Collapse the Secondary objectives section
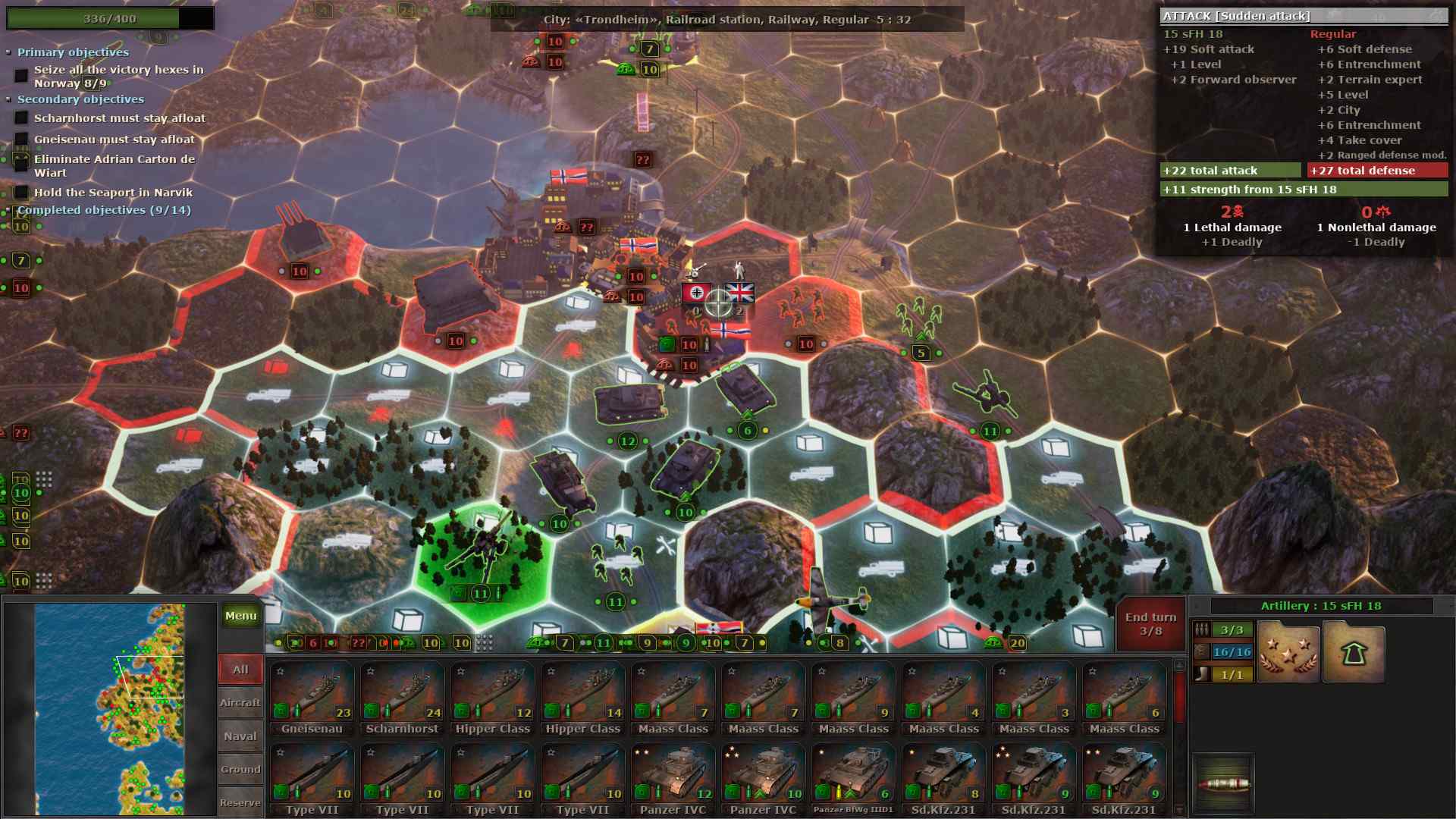The height and width of the screenshot is (819, 1456). [8, 99]
